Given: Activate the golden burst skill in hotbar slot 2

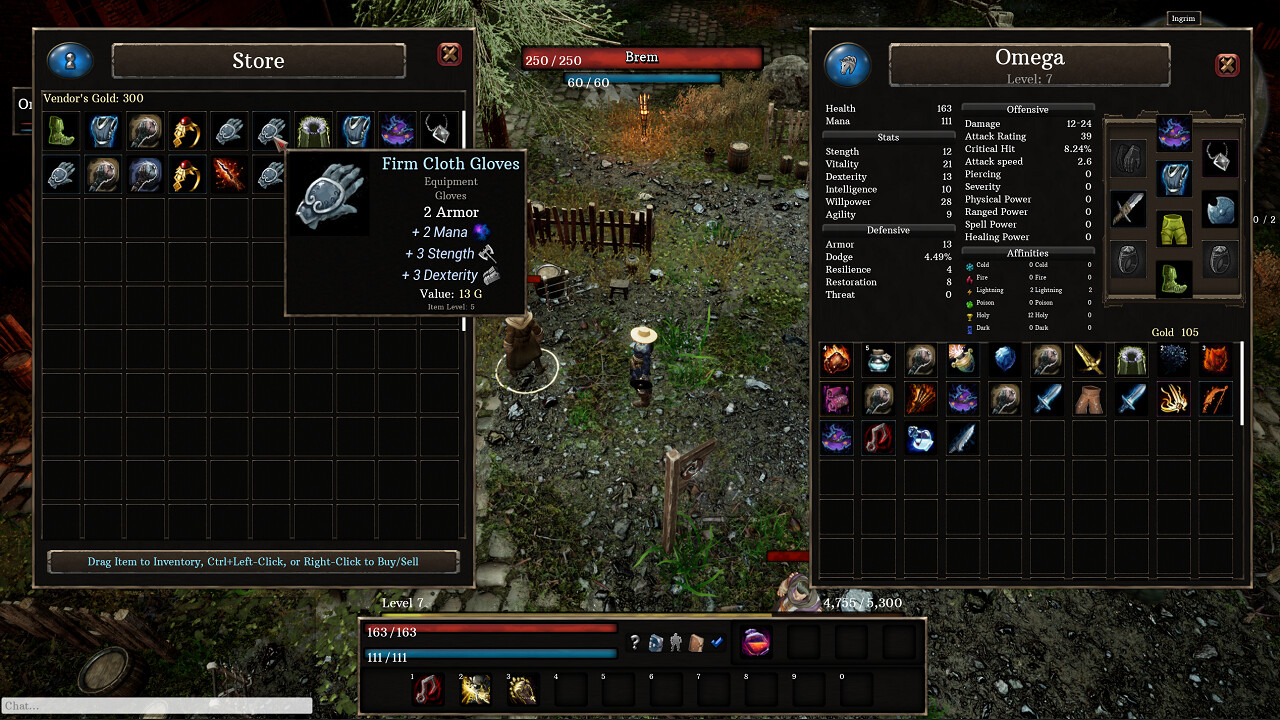Looking at the screenshot, I should (475, 688).
